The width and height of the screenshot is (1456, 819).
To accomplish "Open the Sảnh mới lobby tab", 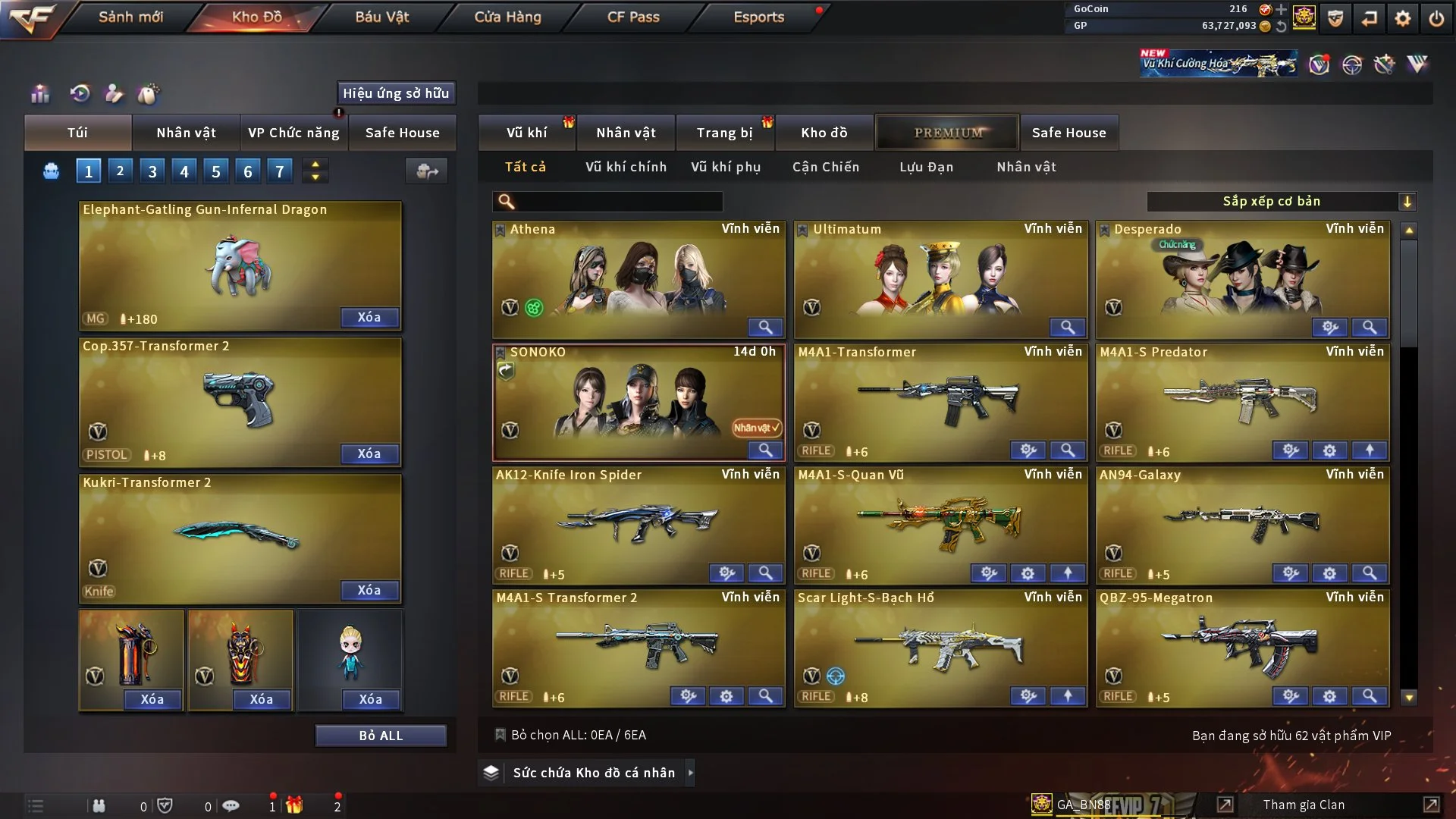I will [130, 17].
